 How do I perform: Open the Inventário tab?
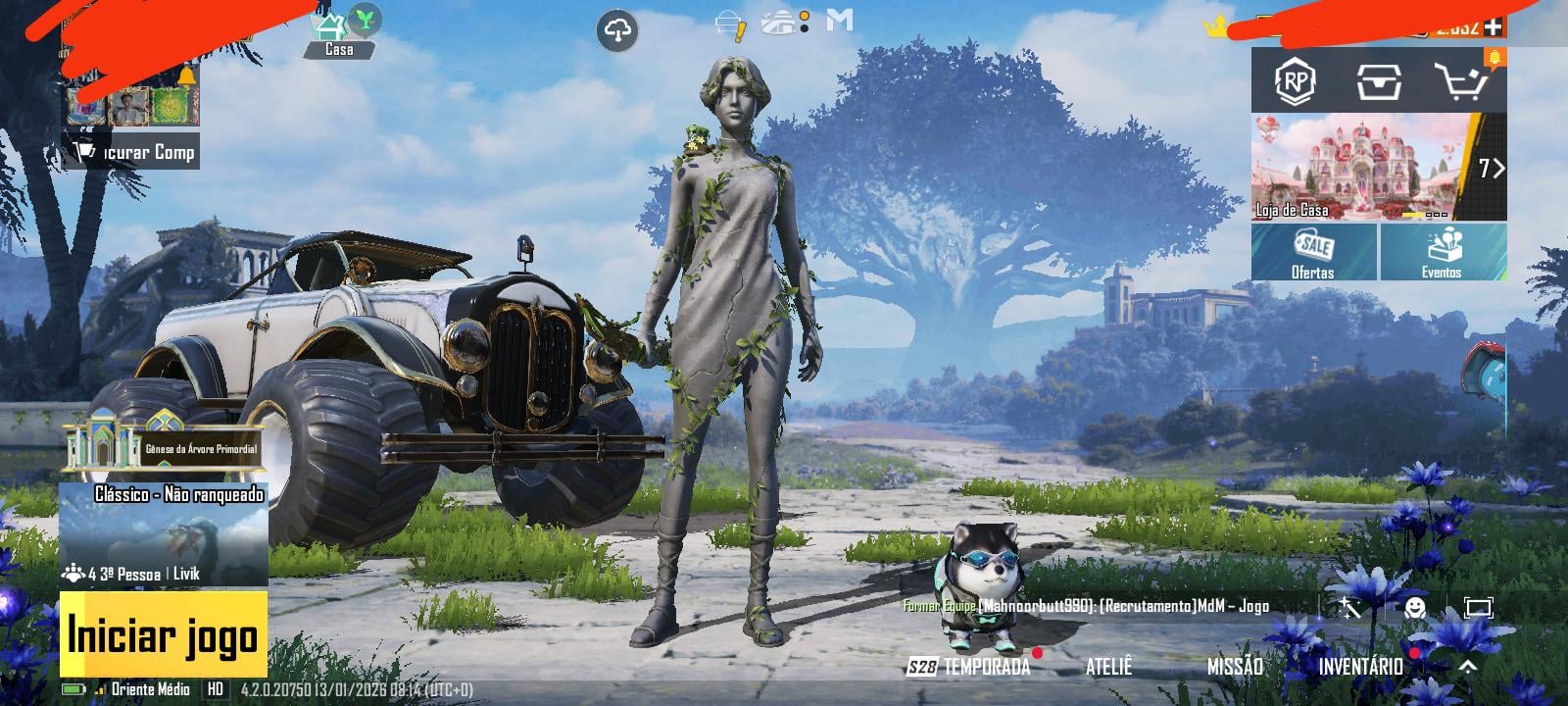pyautogui.click(x=1360, y=667)
